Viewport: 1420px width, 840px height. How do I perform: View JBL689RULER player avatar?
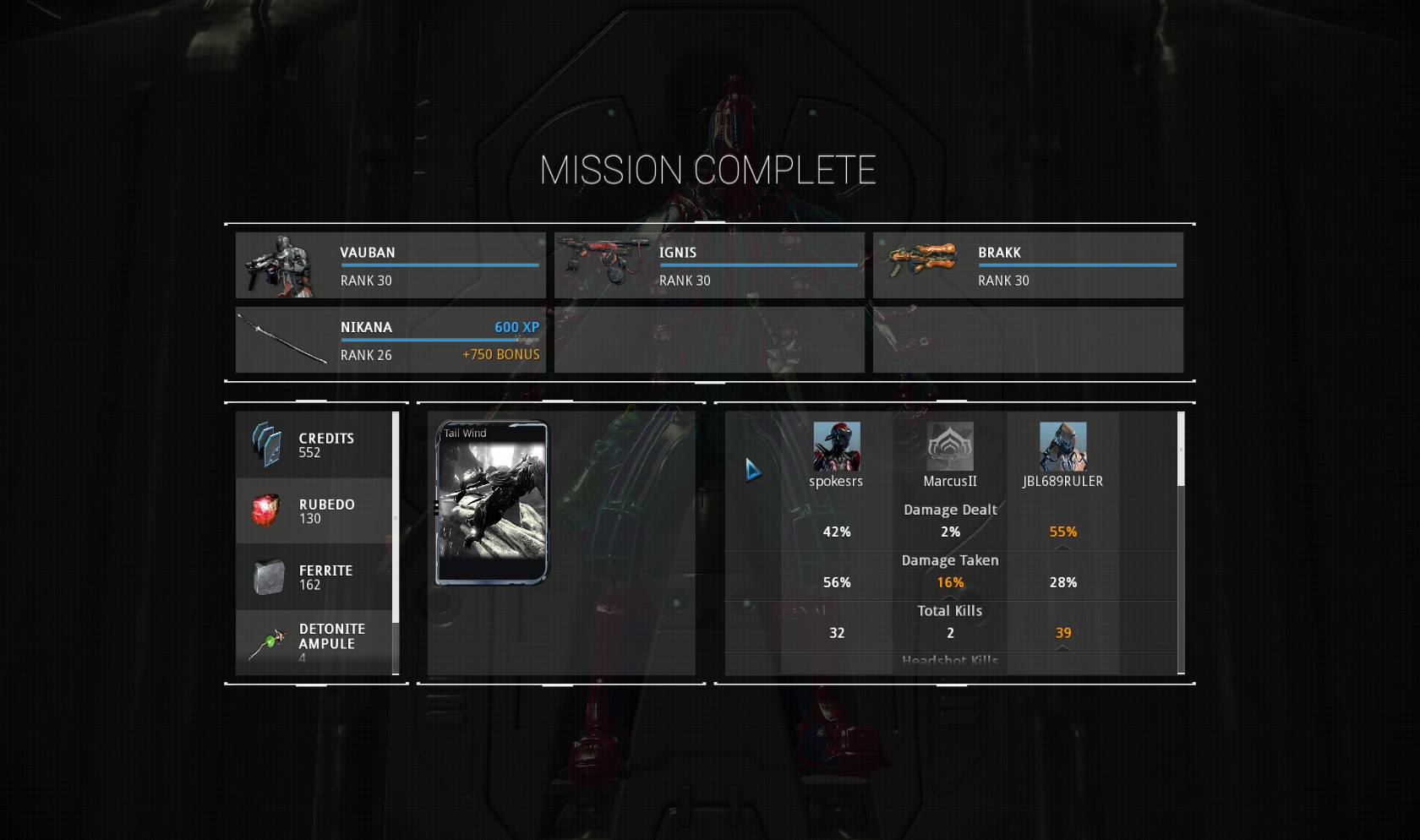1062,446
